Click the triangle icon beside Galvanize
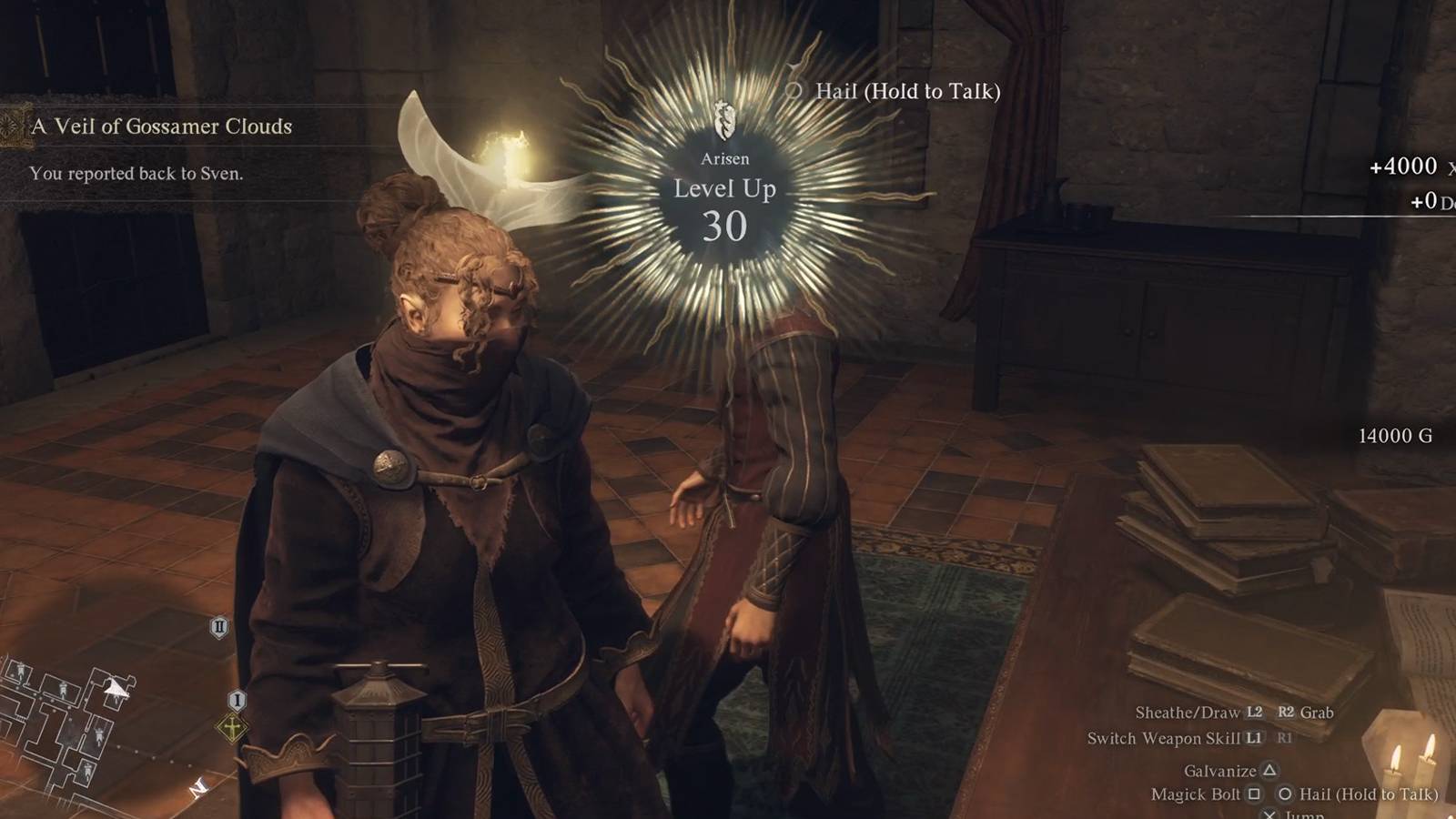 [x=1269, y=771]
